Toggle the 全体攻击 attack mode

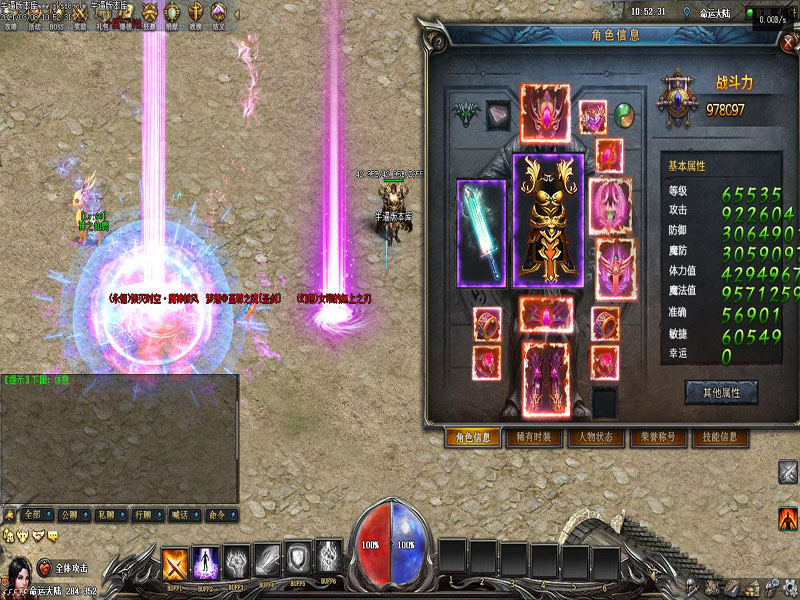coord(70,567)
